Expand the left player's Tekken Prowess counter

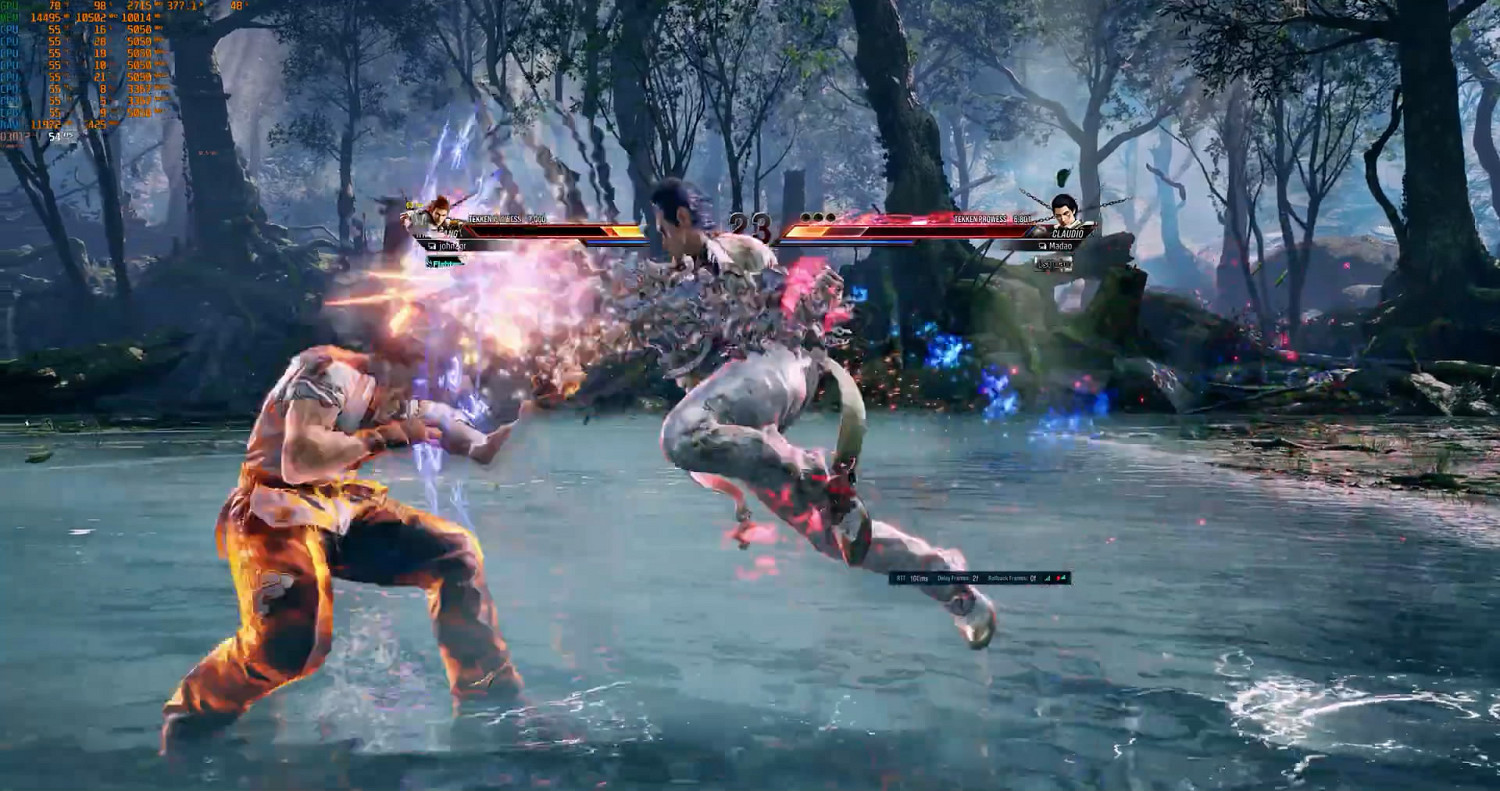coord(506,218)
